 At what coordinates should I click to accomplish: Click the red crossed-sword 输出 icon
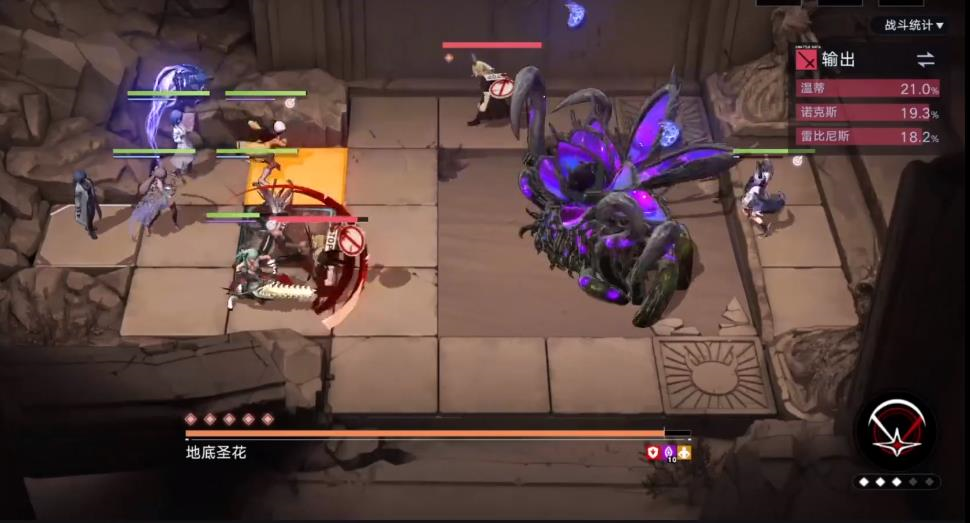pyautogui.click(x=807, y=60)
